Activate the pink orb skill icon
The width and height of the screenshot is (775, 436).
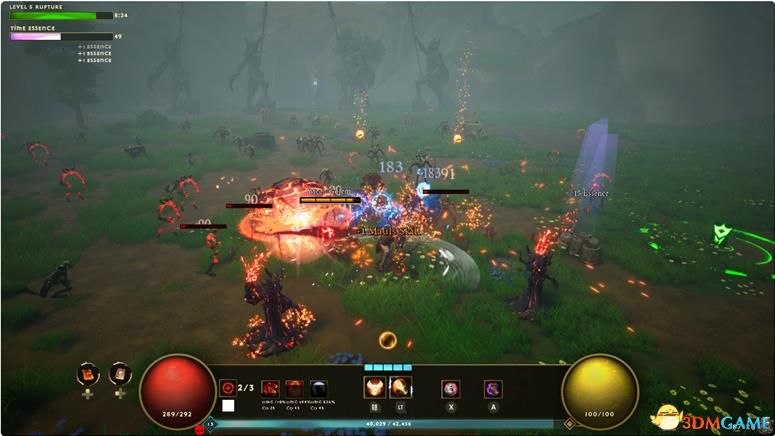coord(451,388)
